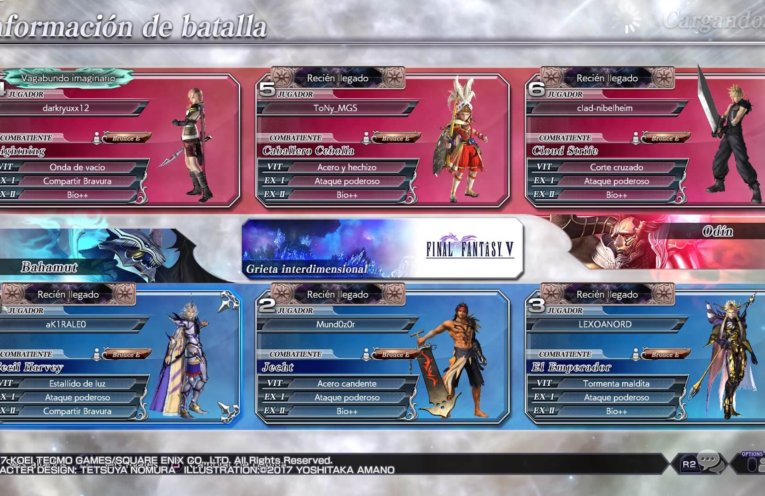Viewport: 765px width, 496px height.
Task: Select darkryuxx12's Lightning player card
Action: (118, 140)
